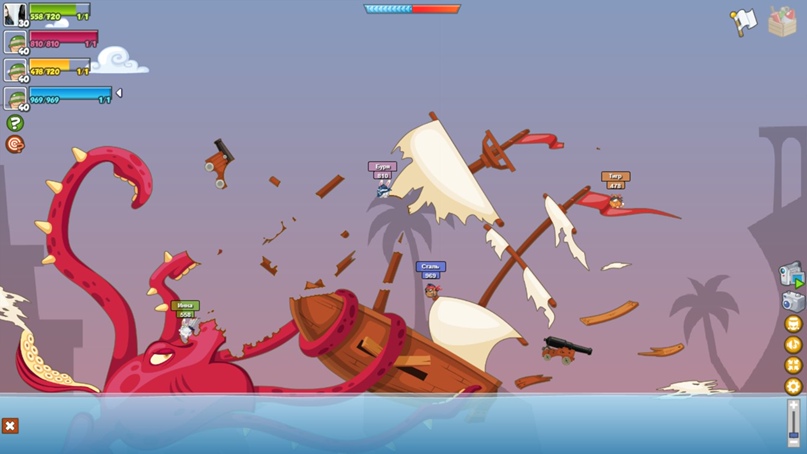
Task: Select the soldier portrait with blue health bar
Action: point(15,97)
